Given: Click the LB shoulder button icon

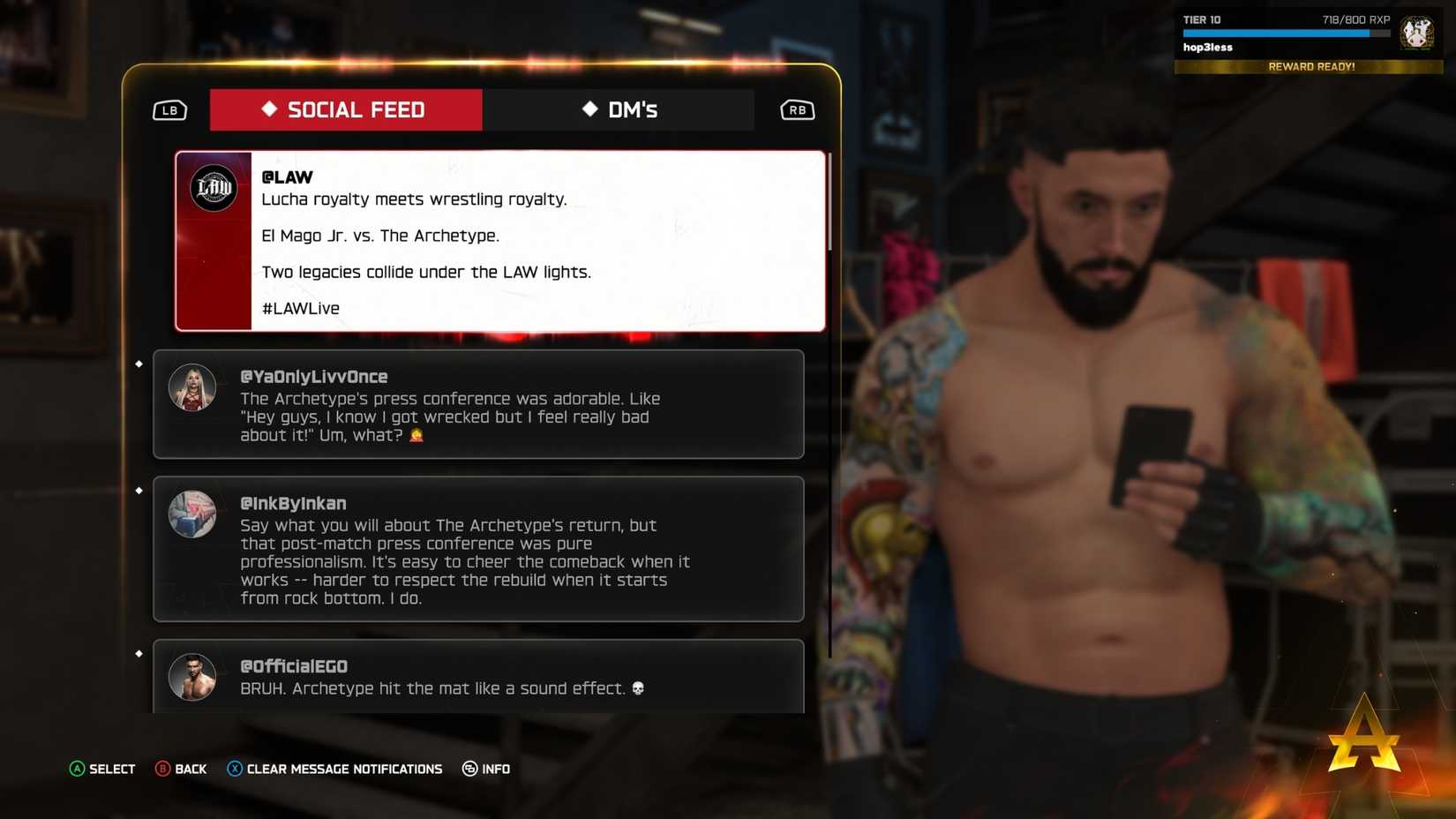Looking at the screenshot, I should tap(169, 109).
